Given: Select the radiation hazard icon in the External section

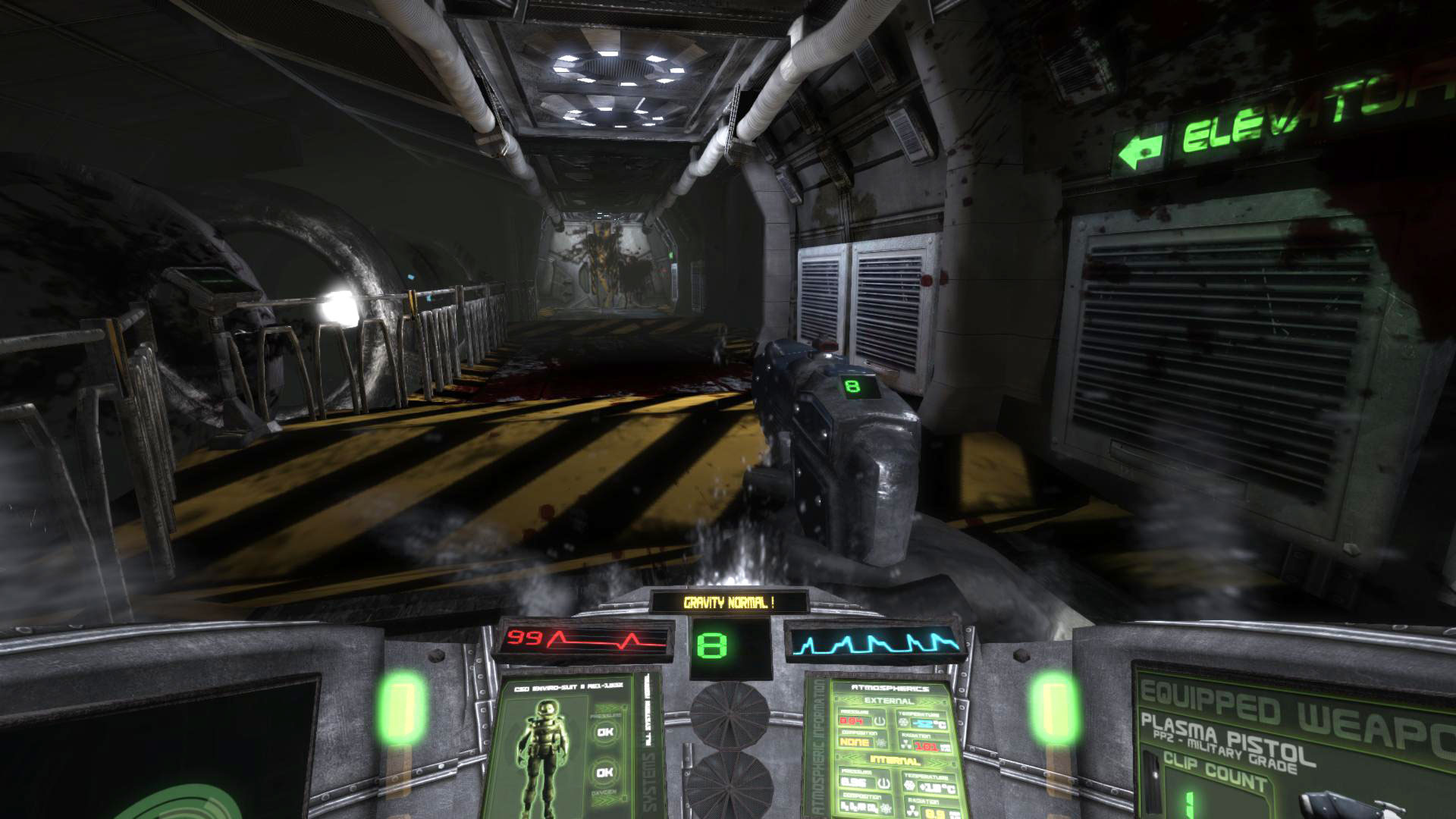Looking at the screenshot, I should coord(907,745).
